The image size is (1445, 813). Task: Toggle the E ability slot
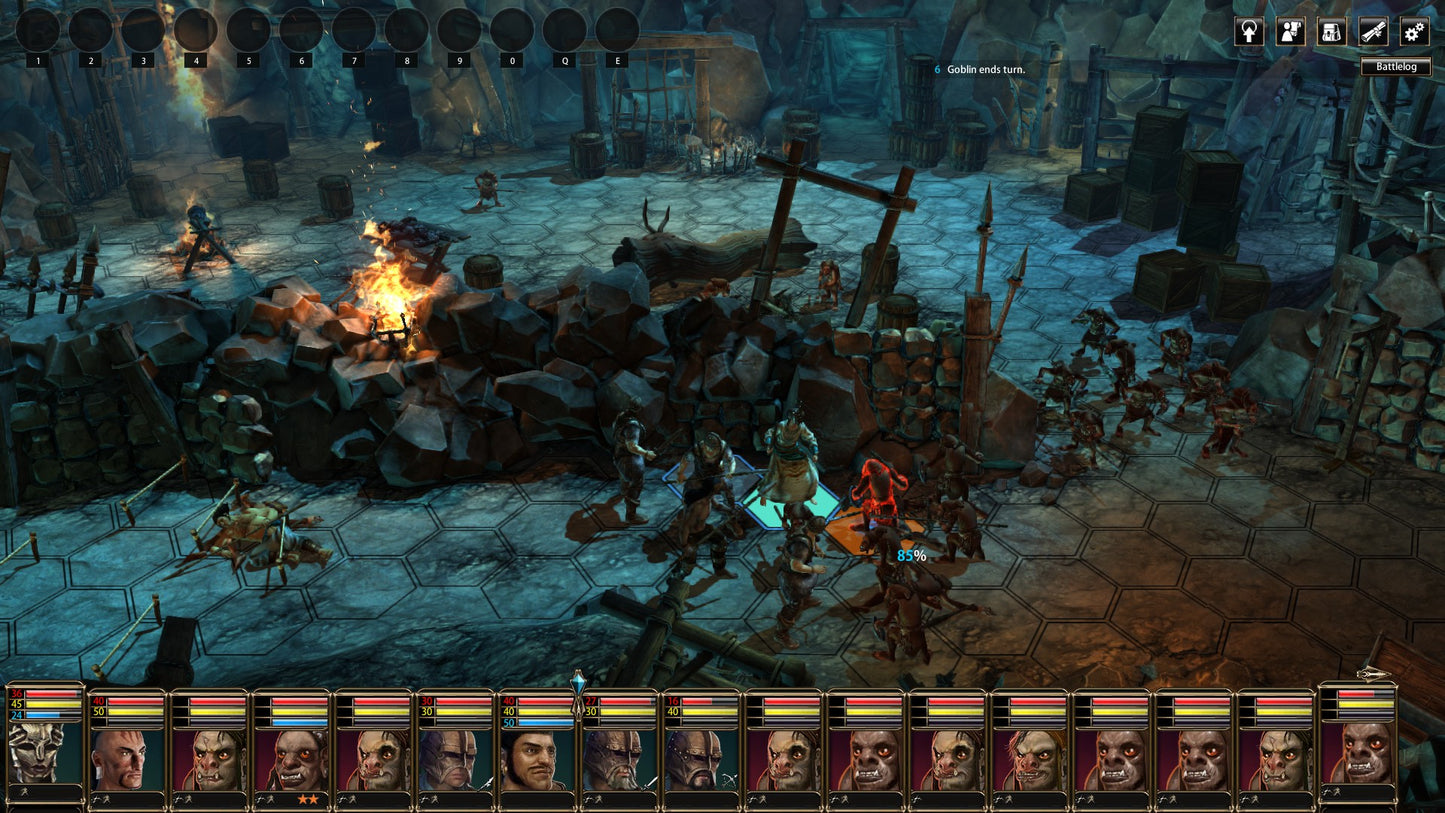click(x=616, y=30)
